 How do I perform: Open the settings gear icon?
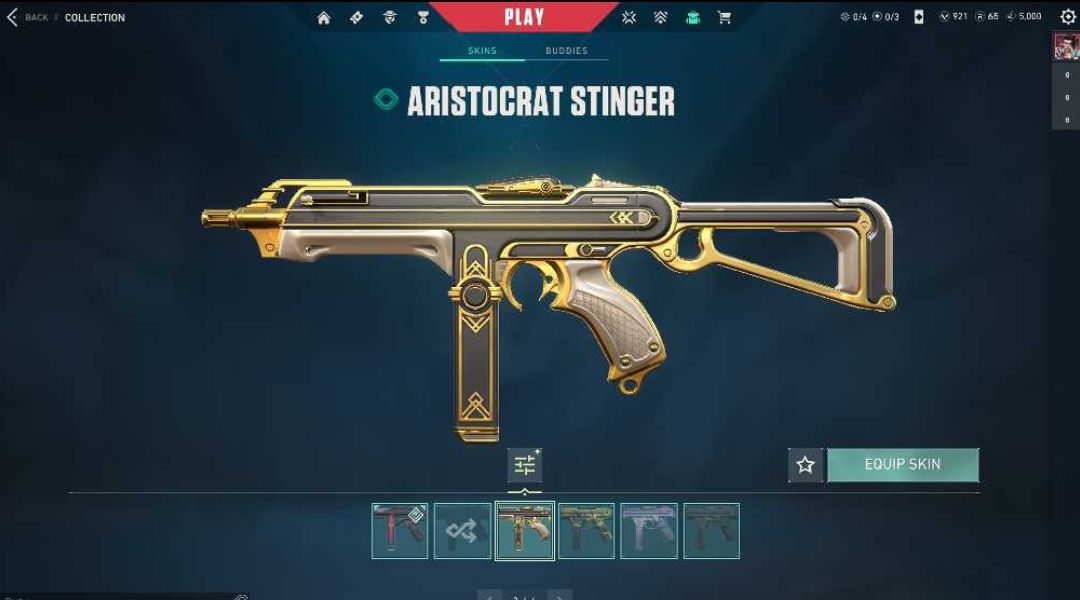click(x=1067, y=17)
